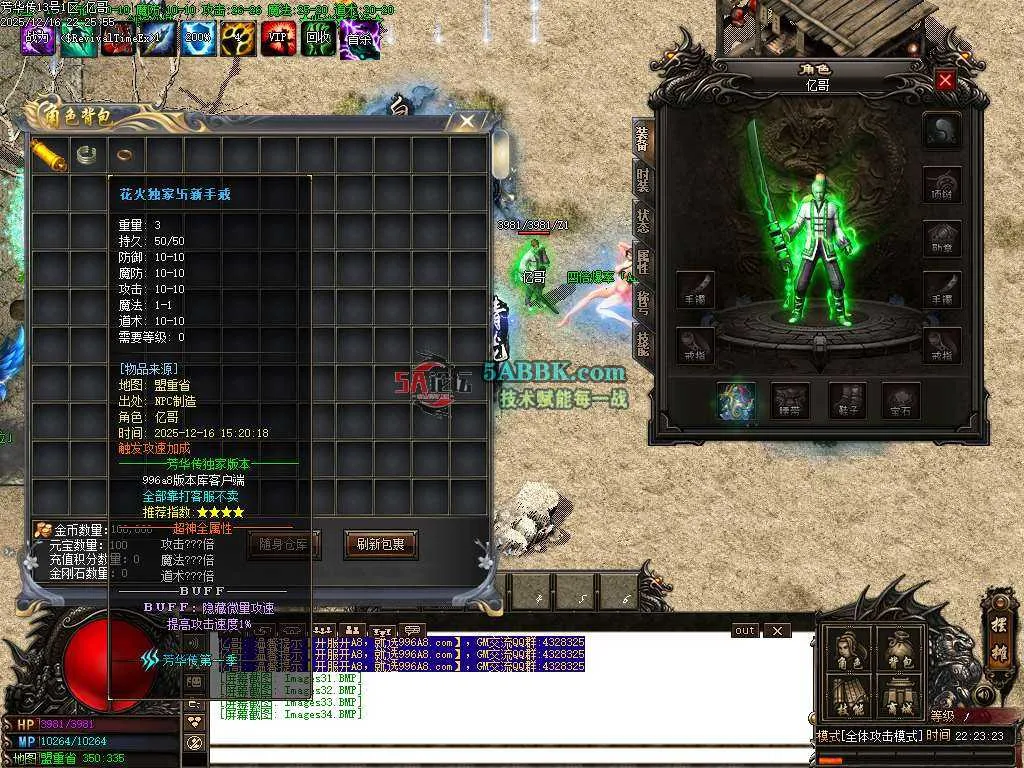Close the character equipment panel
1024x768 pixels.
945,80
